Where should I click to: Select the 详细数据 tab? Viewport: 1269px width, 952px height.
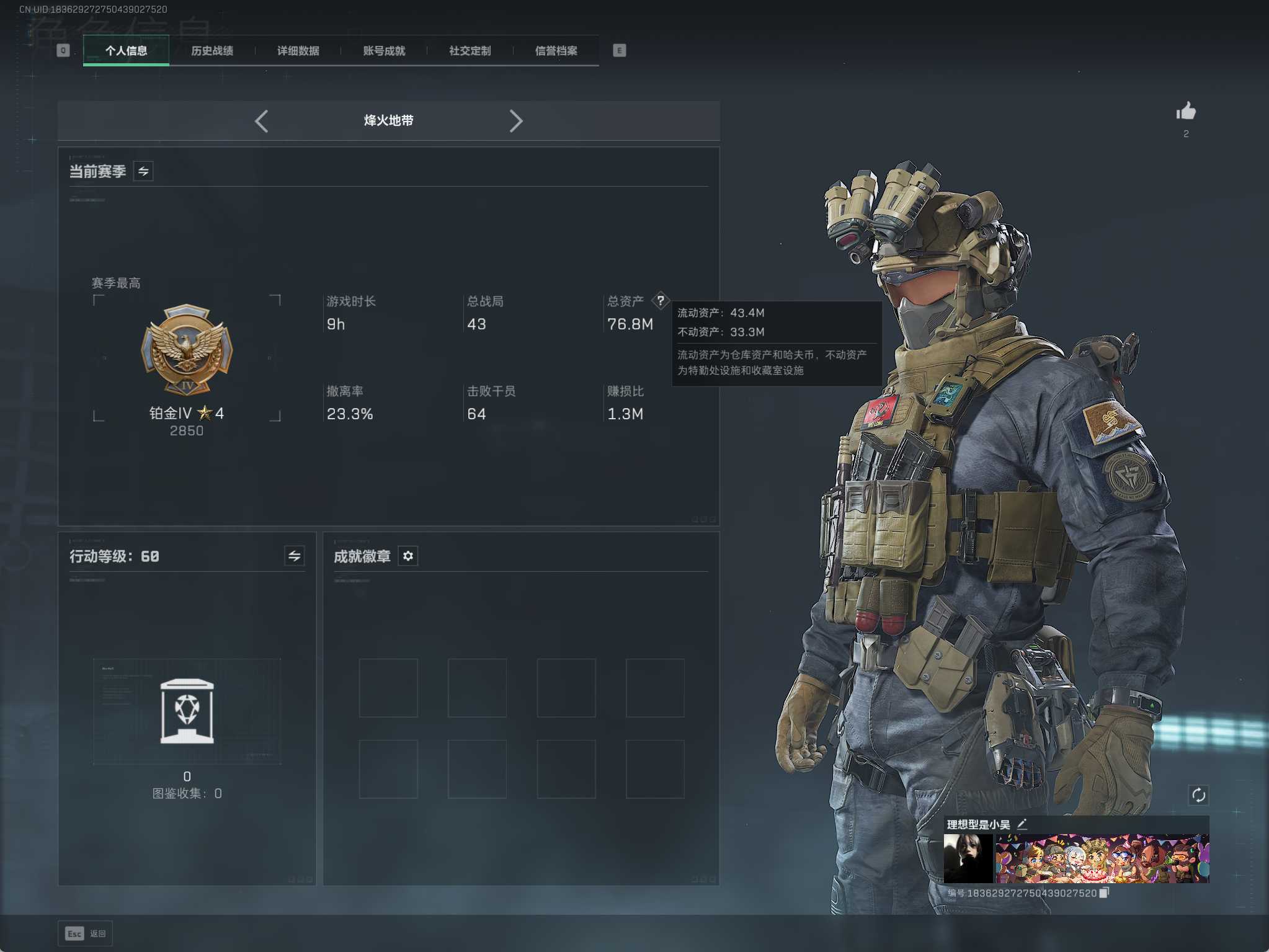click(x=298, y=51)
